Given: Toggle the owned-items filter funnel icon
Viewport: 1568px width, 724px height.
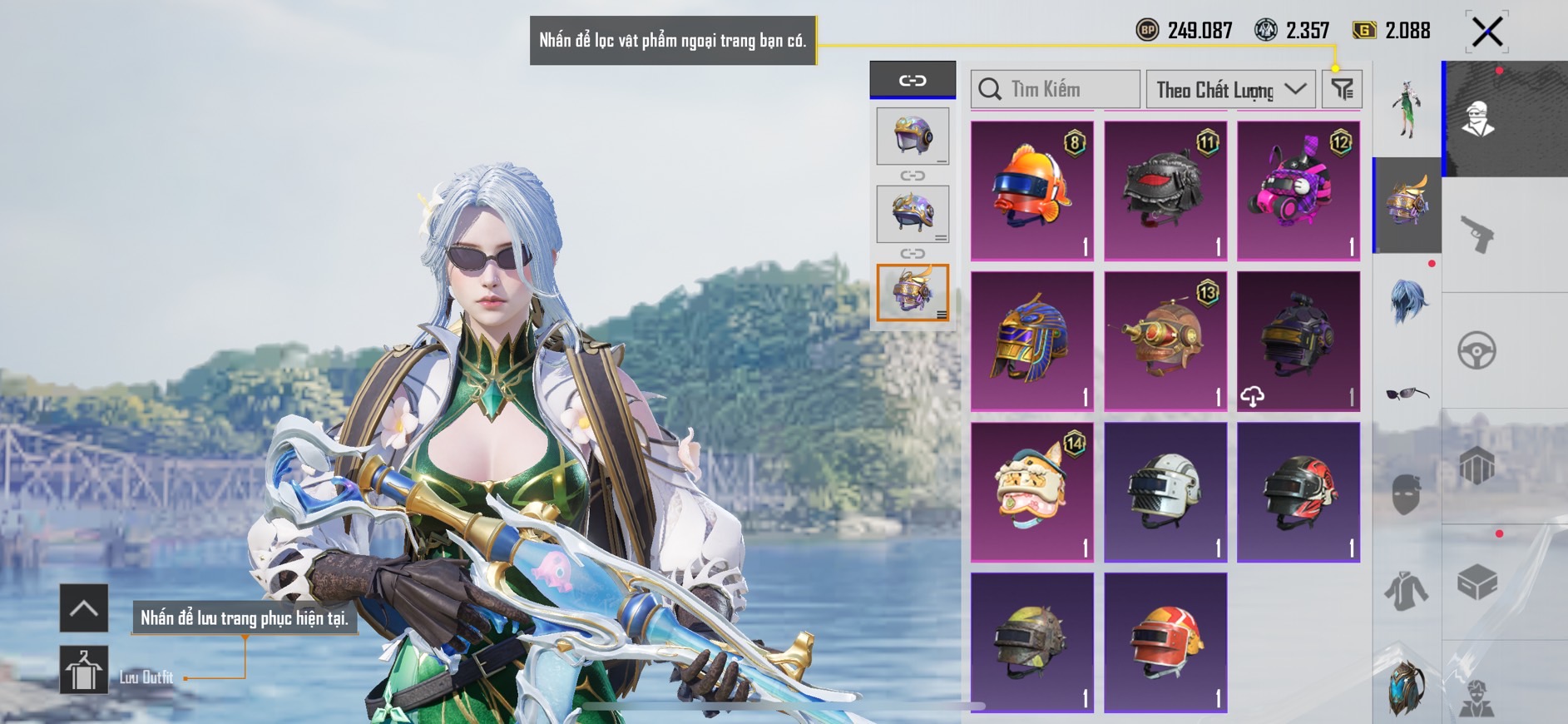Looking at the screenshot, I should point(1342,89).
